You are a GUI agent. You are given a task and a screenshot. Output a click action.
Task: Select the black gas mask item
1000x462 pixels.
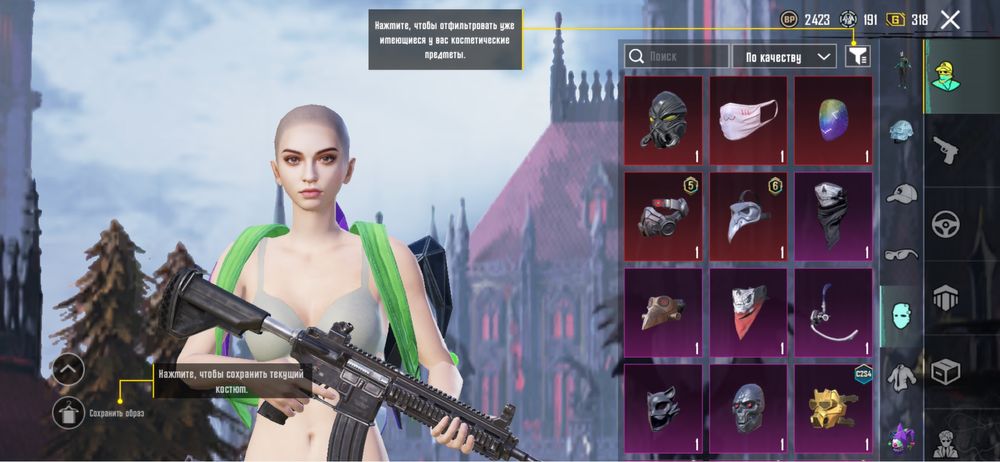click(x=663, y=120)
